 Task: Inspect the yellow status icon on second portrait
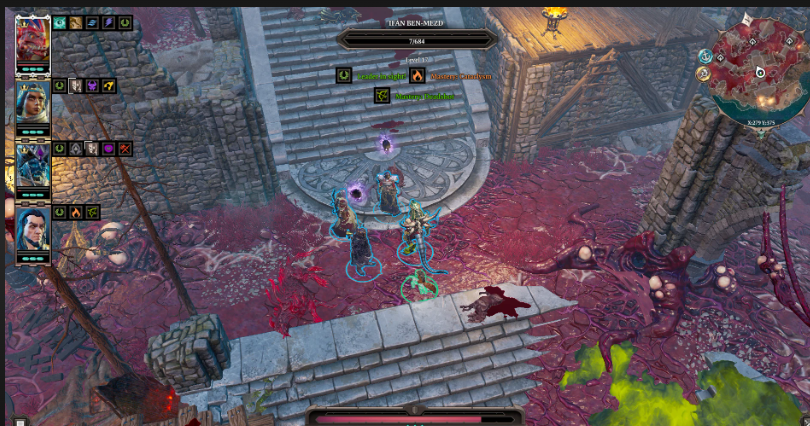click(x=108, y=86)
